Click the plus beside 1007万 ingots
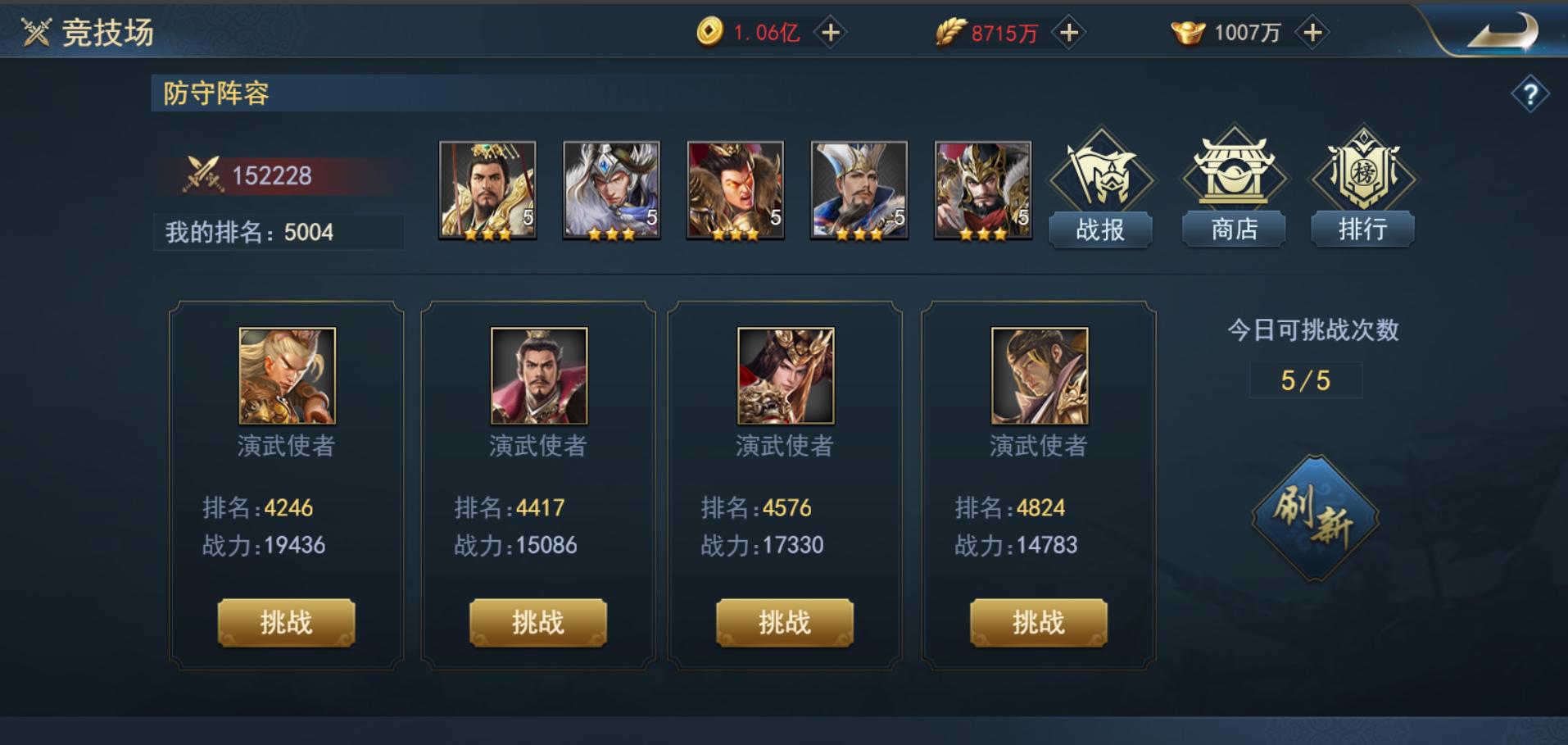 pos(1309,33)
